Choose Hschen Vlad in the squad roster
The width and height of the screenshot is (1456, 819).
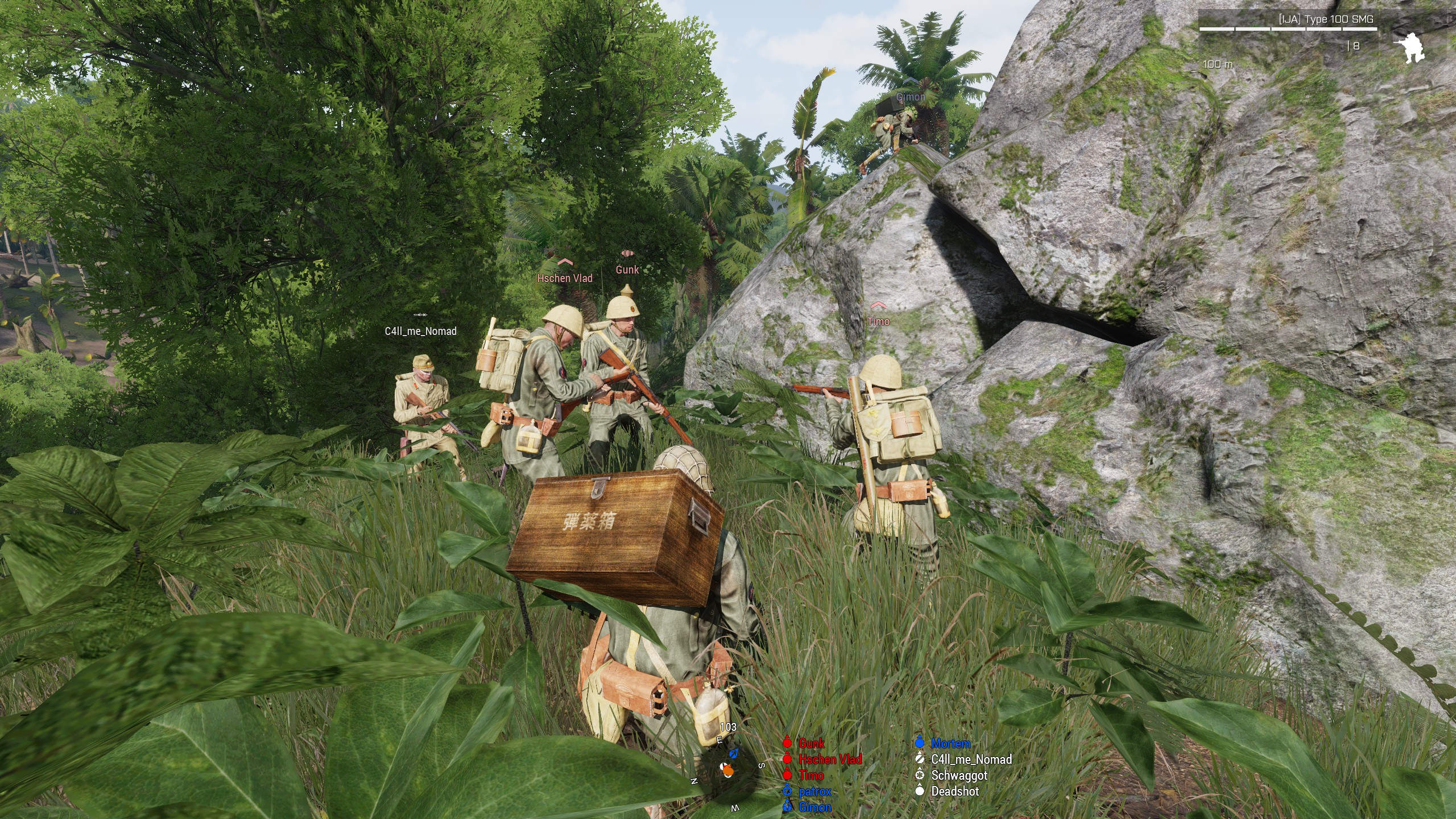(830, 759)
